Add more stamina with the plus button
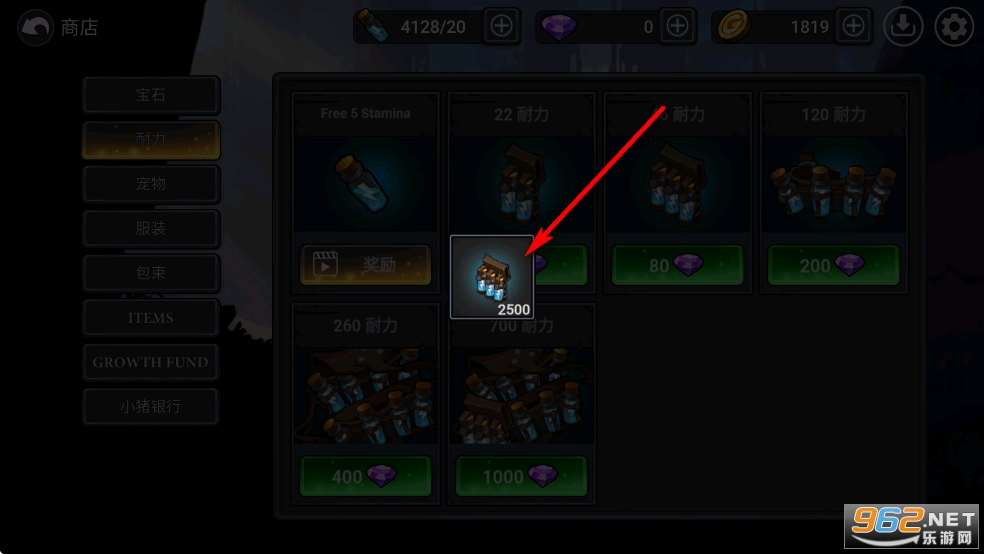984x554 pixels. [501, 27]
